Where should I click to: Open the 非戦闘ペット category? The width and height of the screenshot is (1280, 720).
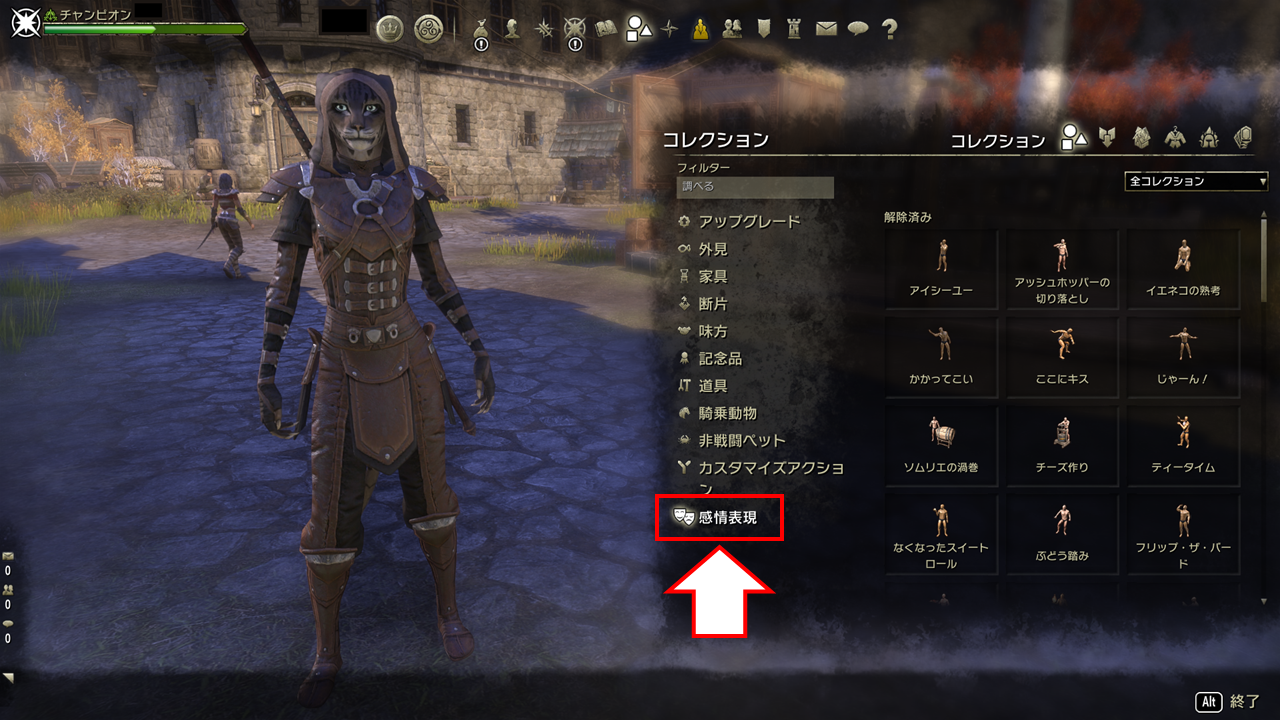(742, 440)
